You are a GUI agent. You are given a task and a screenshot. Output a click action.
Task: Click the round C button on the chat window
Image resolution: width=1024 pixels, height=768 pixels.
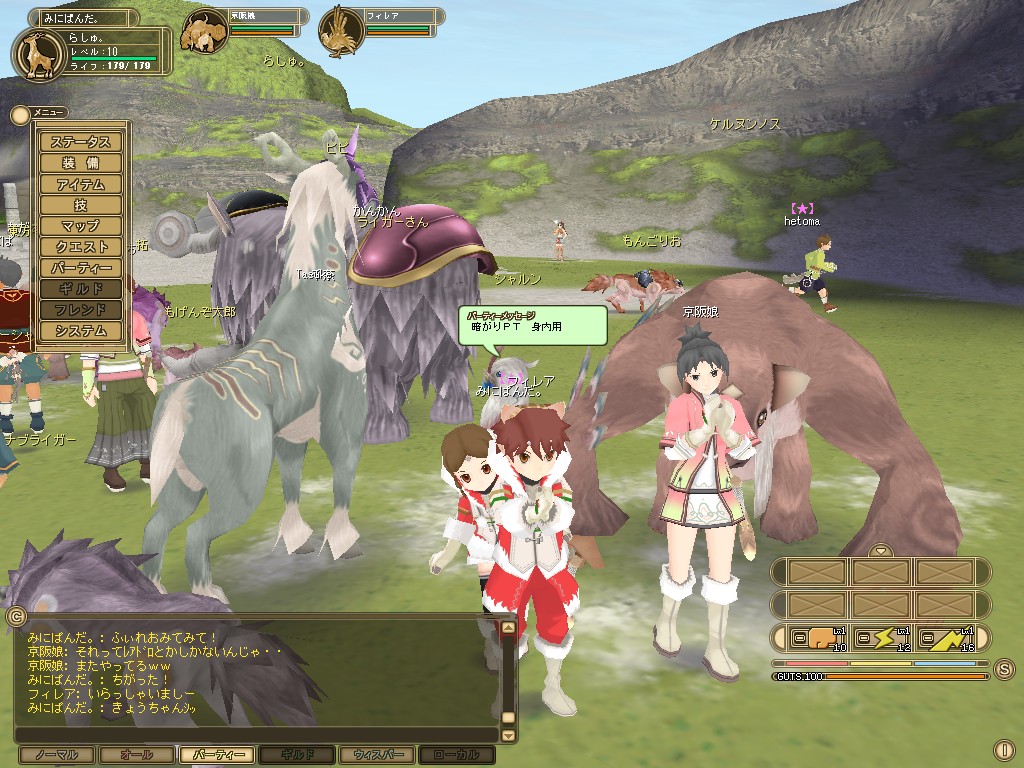coord(15,616)
